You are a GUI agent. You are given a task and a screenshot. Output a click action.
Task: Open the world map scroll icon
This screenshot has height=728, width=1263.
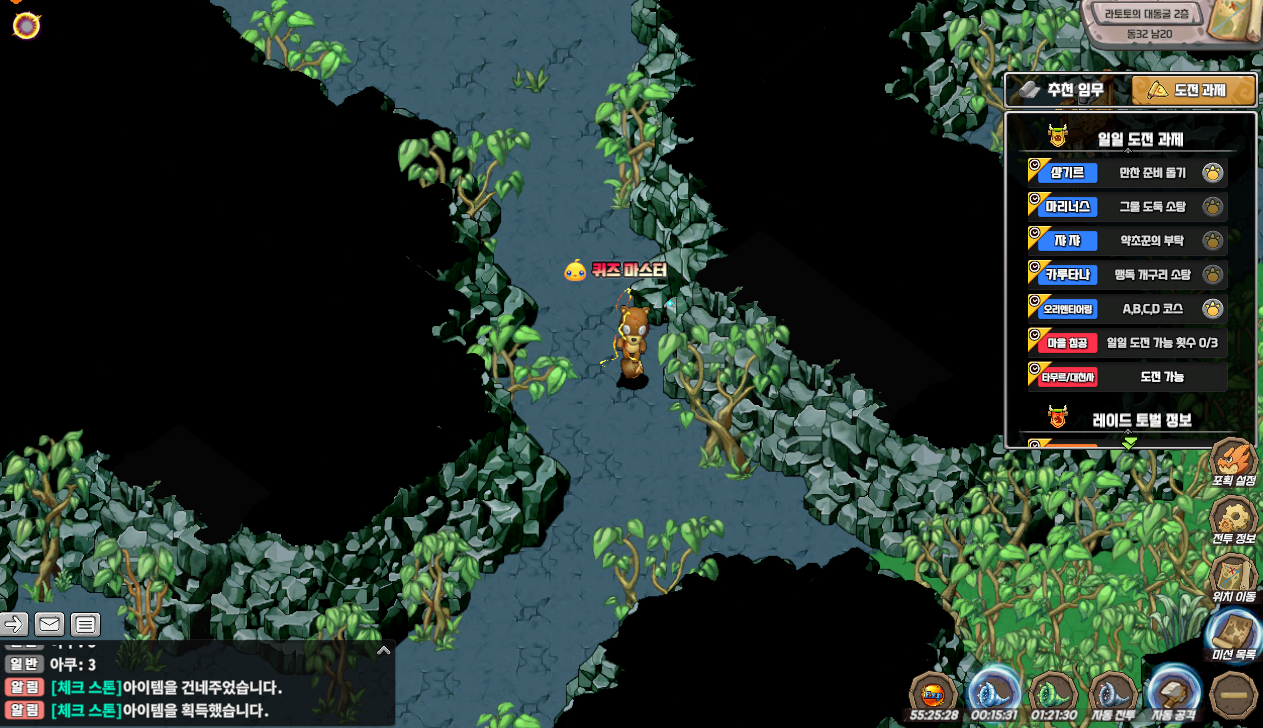[x=1233, y=22]
